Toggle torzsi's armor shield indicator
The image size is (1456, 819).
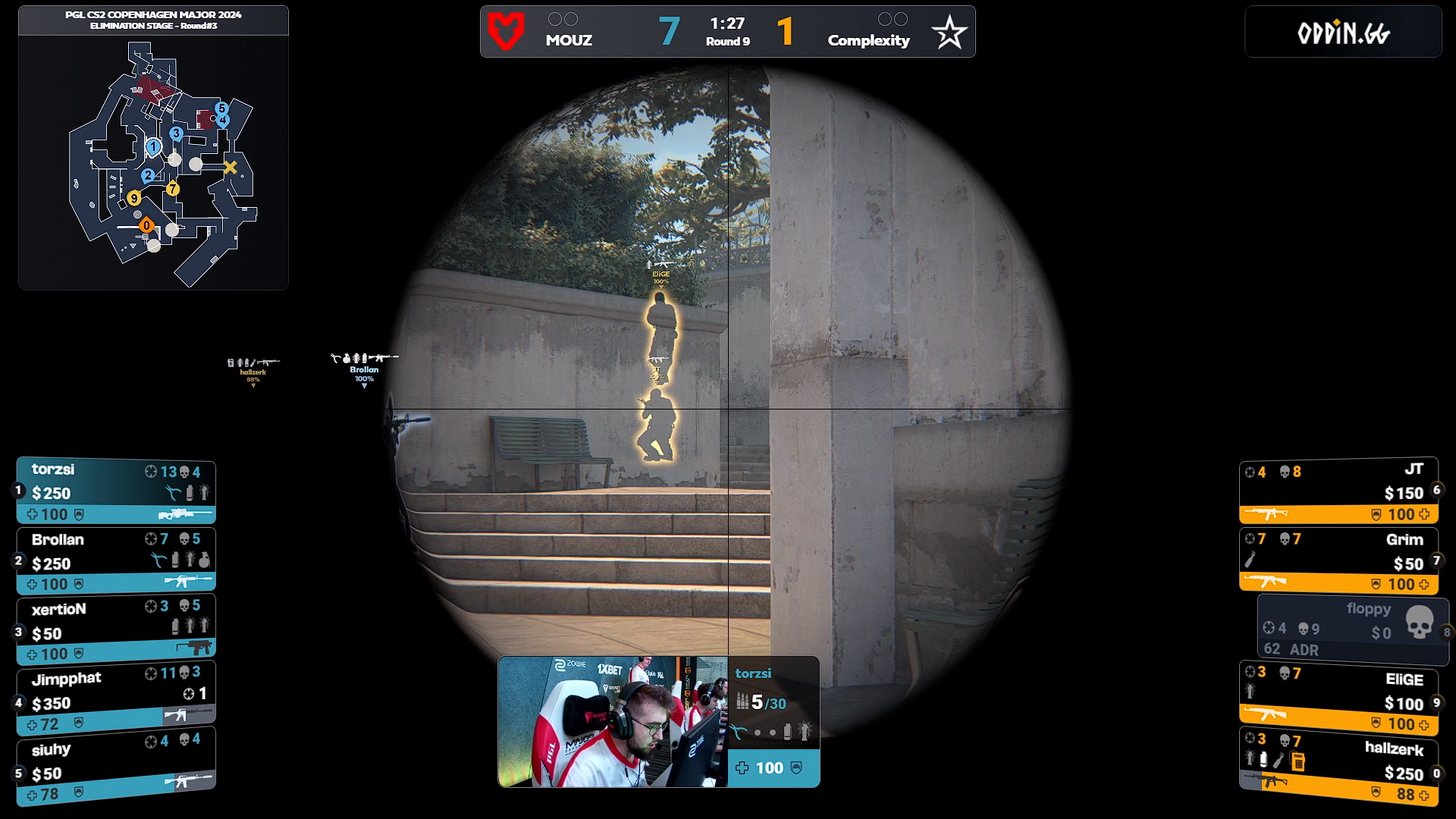click(x=80, y=514)
